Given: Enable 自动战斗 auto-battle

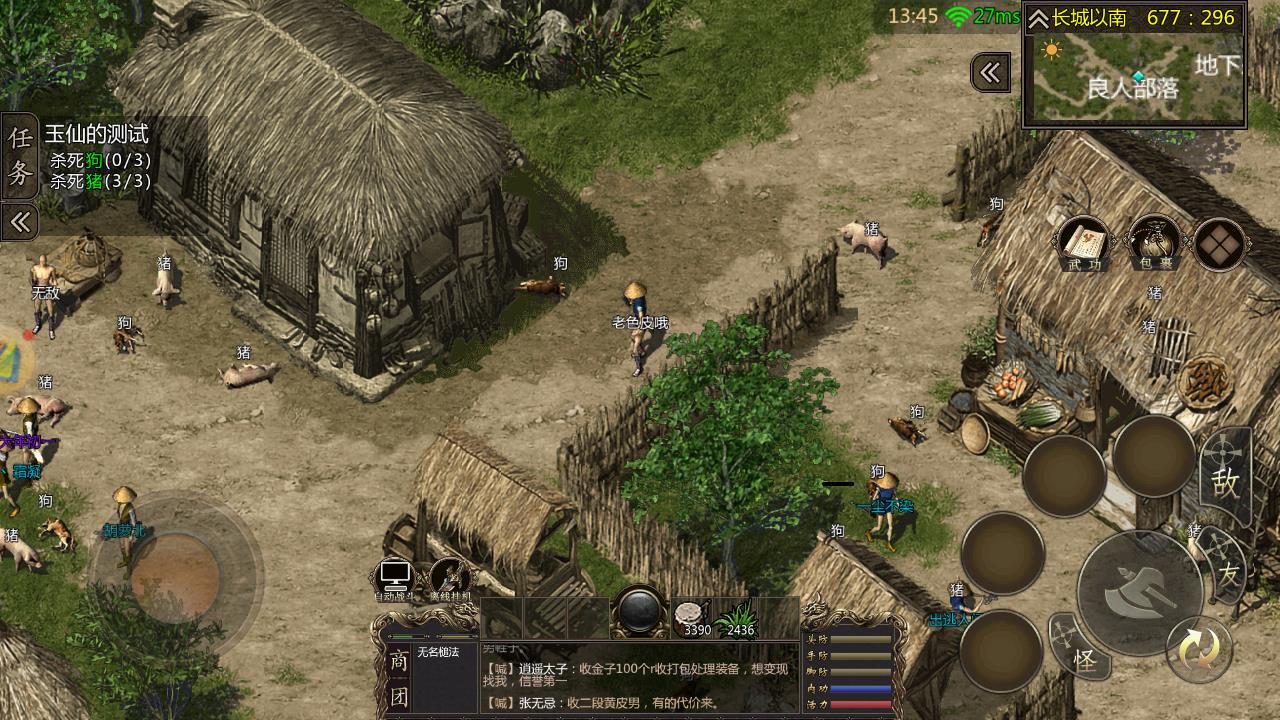Looking at the screenshot, I should coord(394,579).
